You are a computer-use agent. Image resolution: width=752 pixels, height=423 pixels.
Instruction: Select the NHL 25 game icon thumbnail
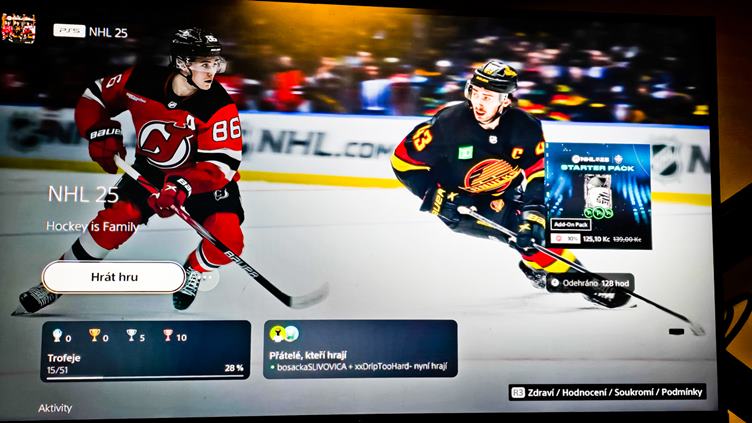(x=19, y=28)
